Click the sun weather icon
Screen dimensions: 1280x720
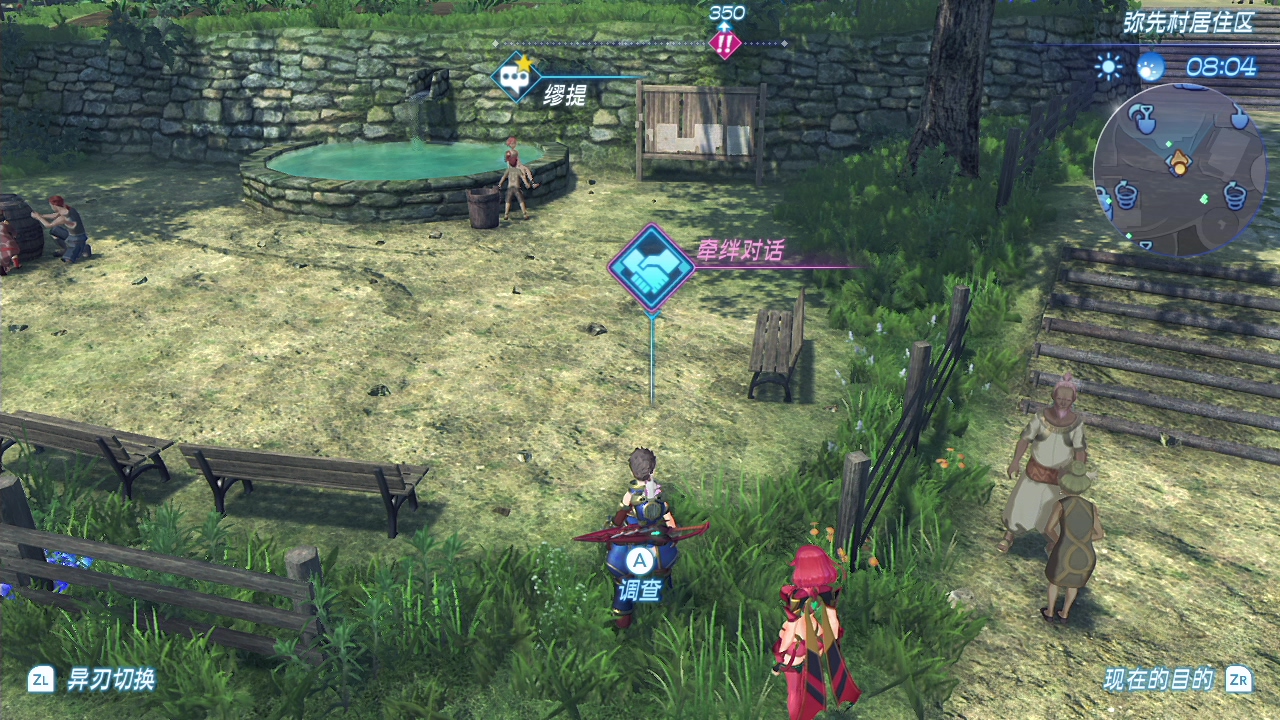tap(1108, 67)
